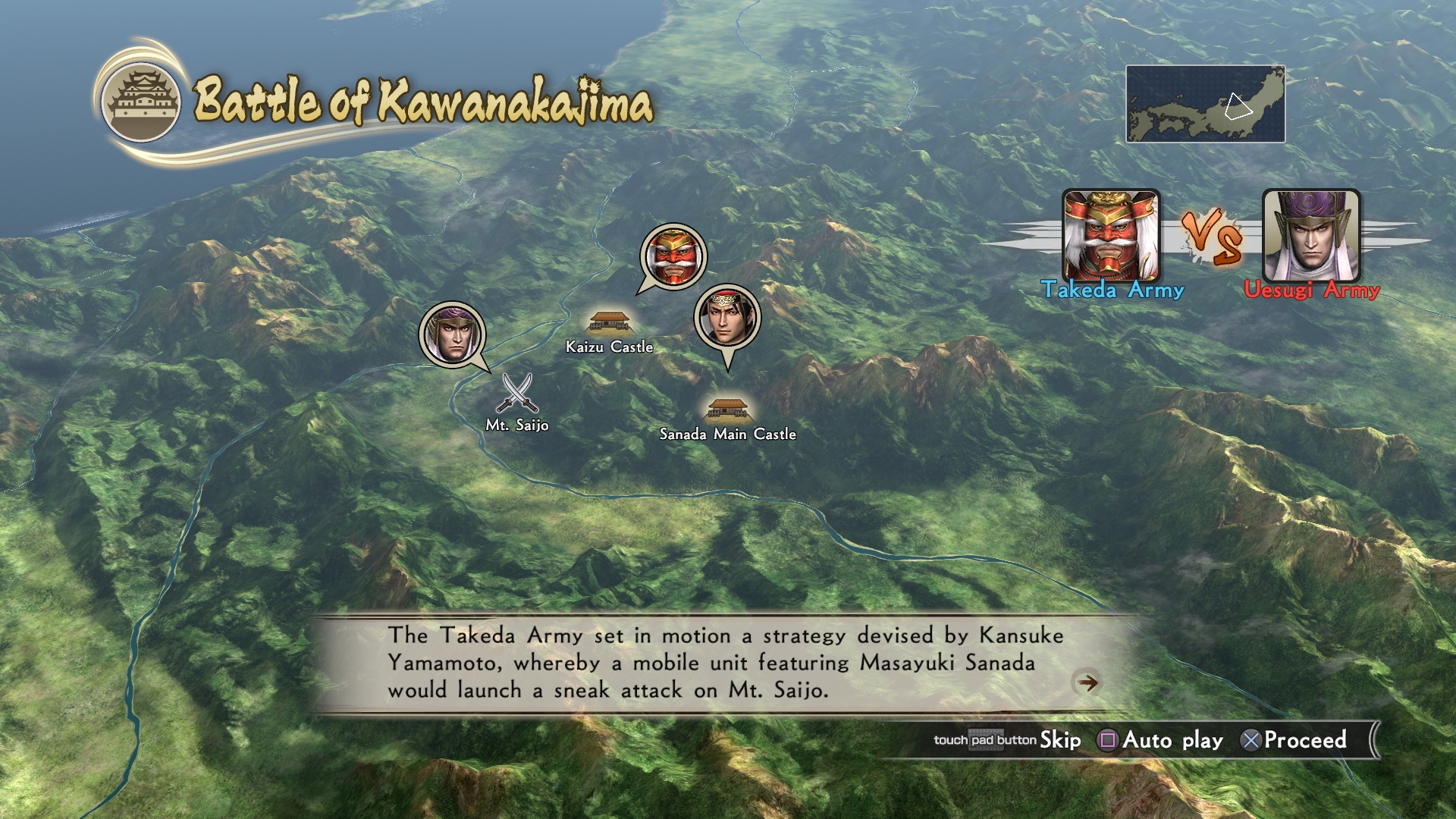
Task: Click the castle emblem beside the battle title
Action: [x=143, y=98]
